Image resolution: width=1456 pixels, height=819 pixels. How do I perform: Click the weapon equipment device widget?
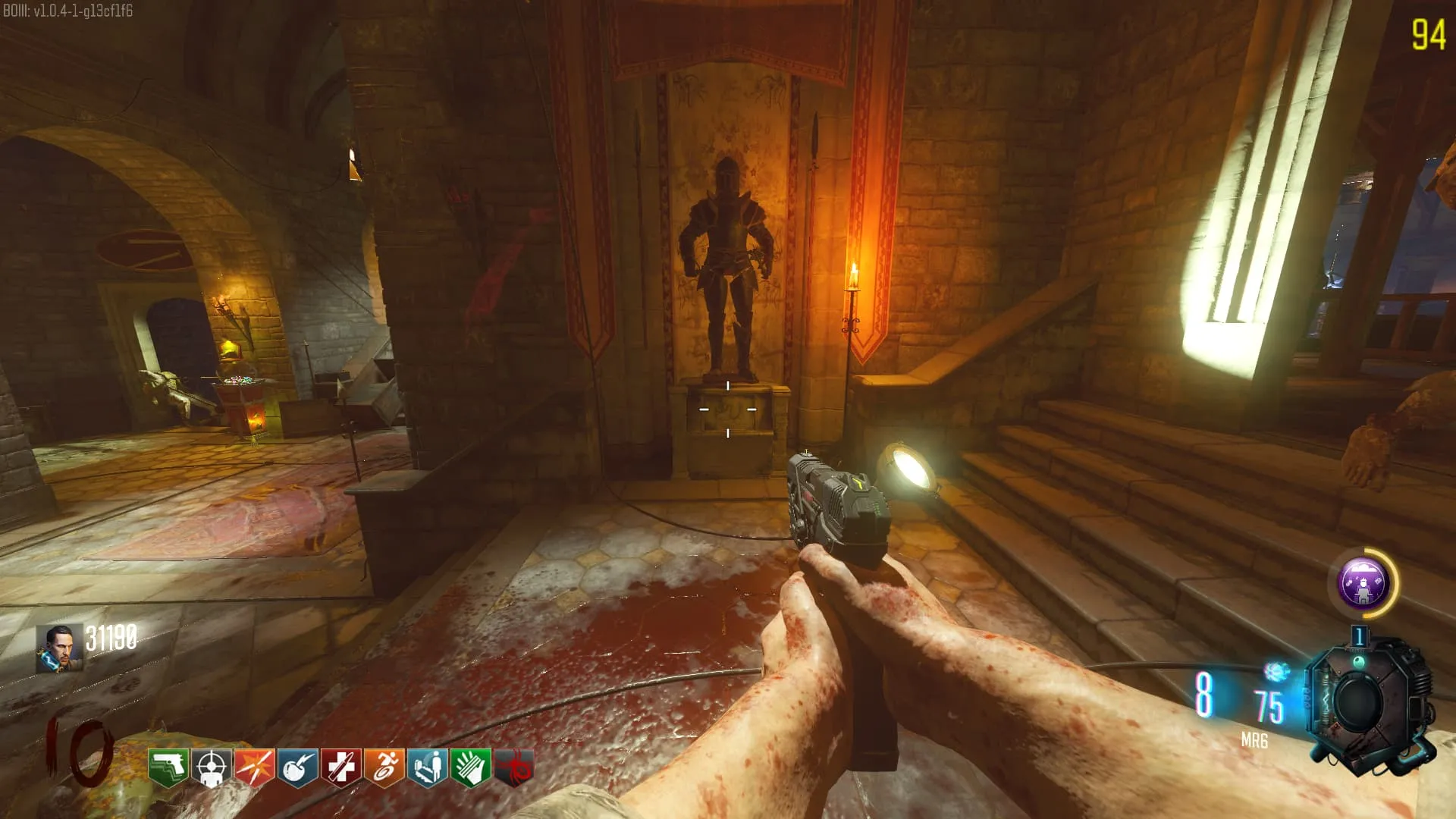pos(1369,701)
